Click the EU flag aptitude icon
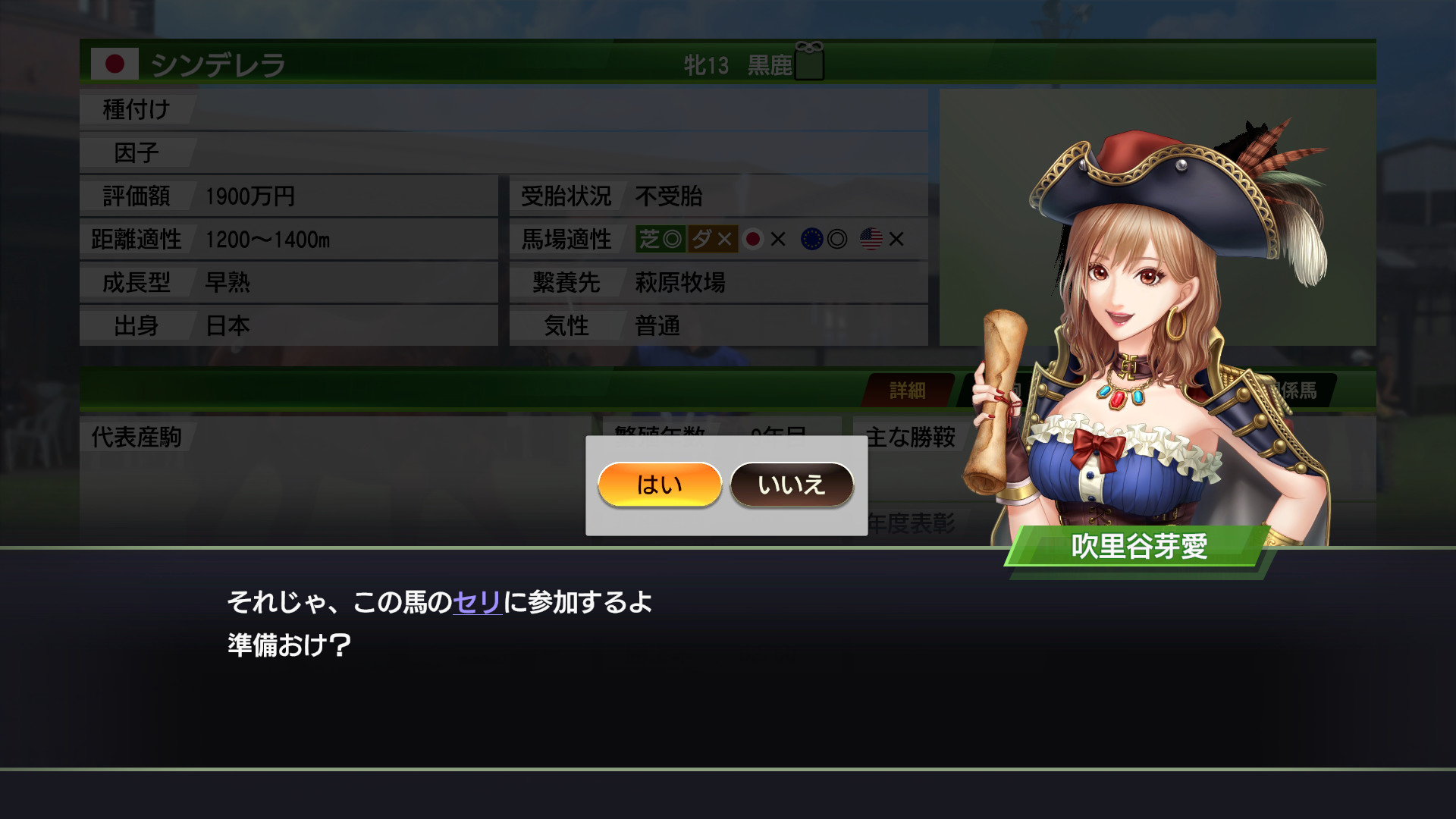Screen dimensions: 1456x819 (x=810, y=240)
